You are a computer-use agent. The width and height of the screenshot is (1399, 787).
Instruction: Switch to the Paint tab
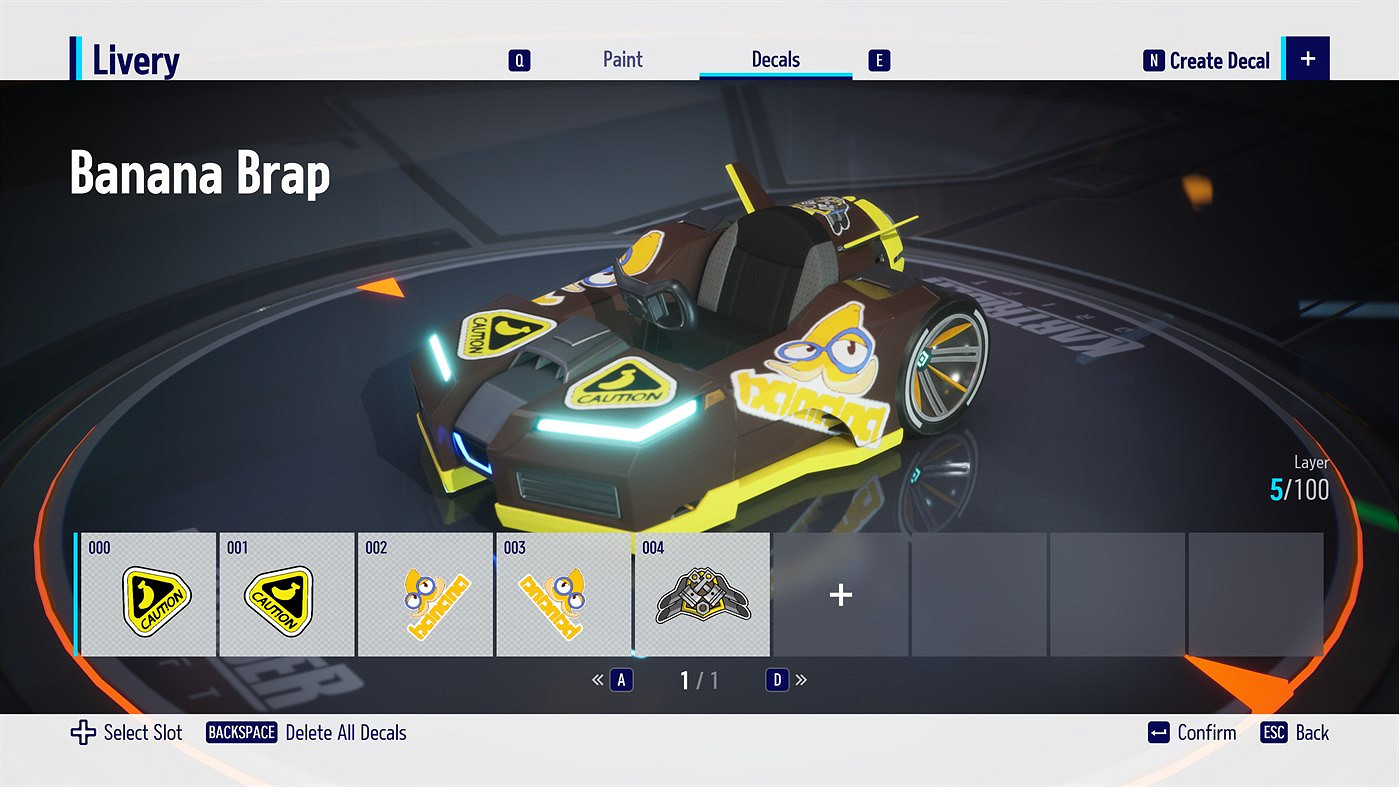coord(622,60)
